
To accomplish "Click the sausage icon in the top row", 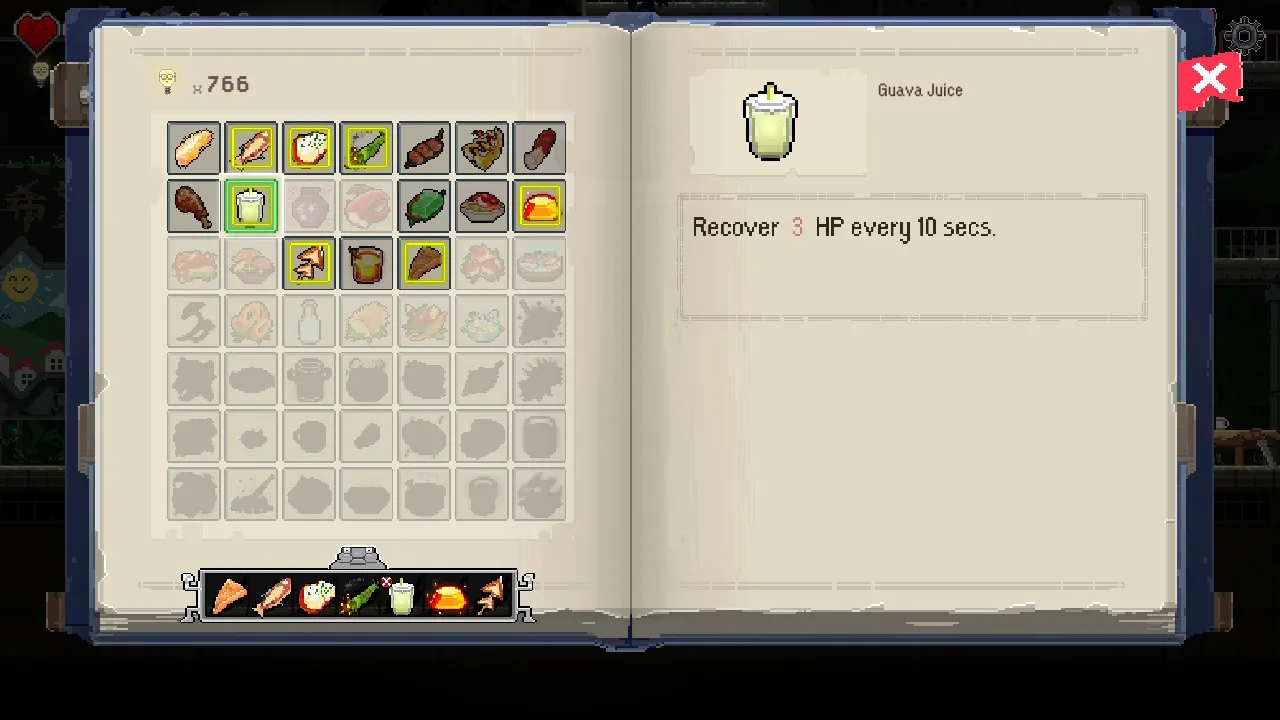I will [539, 147].
